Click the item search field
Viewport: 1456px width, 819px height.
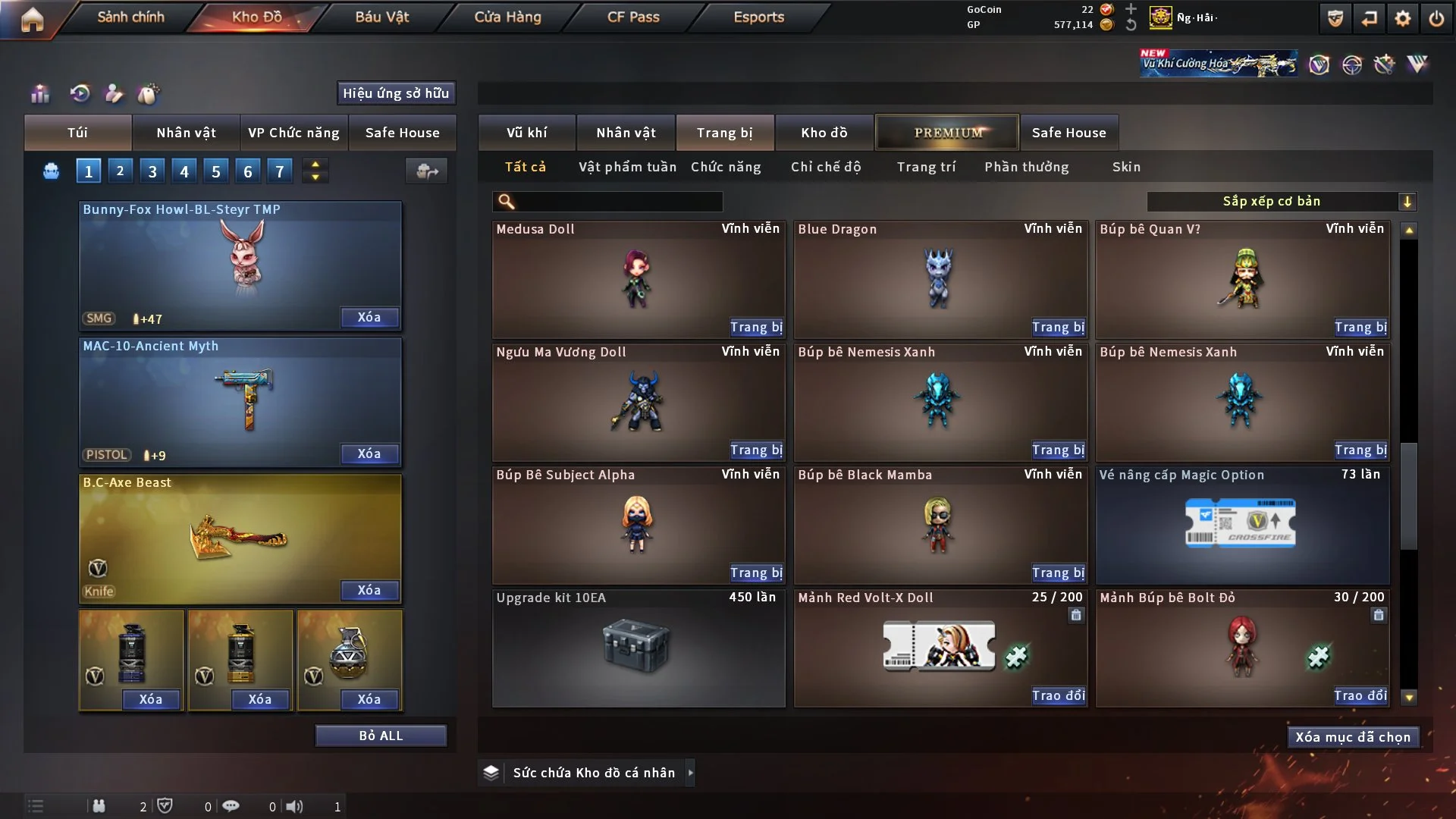click(618, 201)
